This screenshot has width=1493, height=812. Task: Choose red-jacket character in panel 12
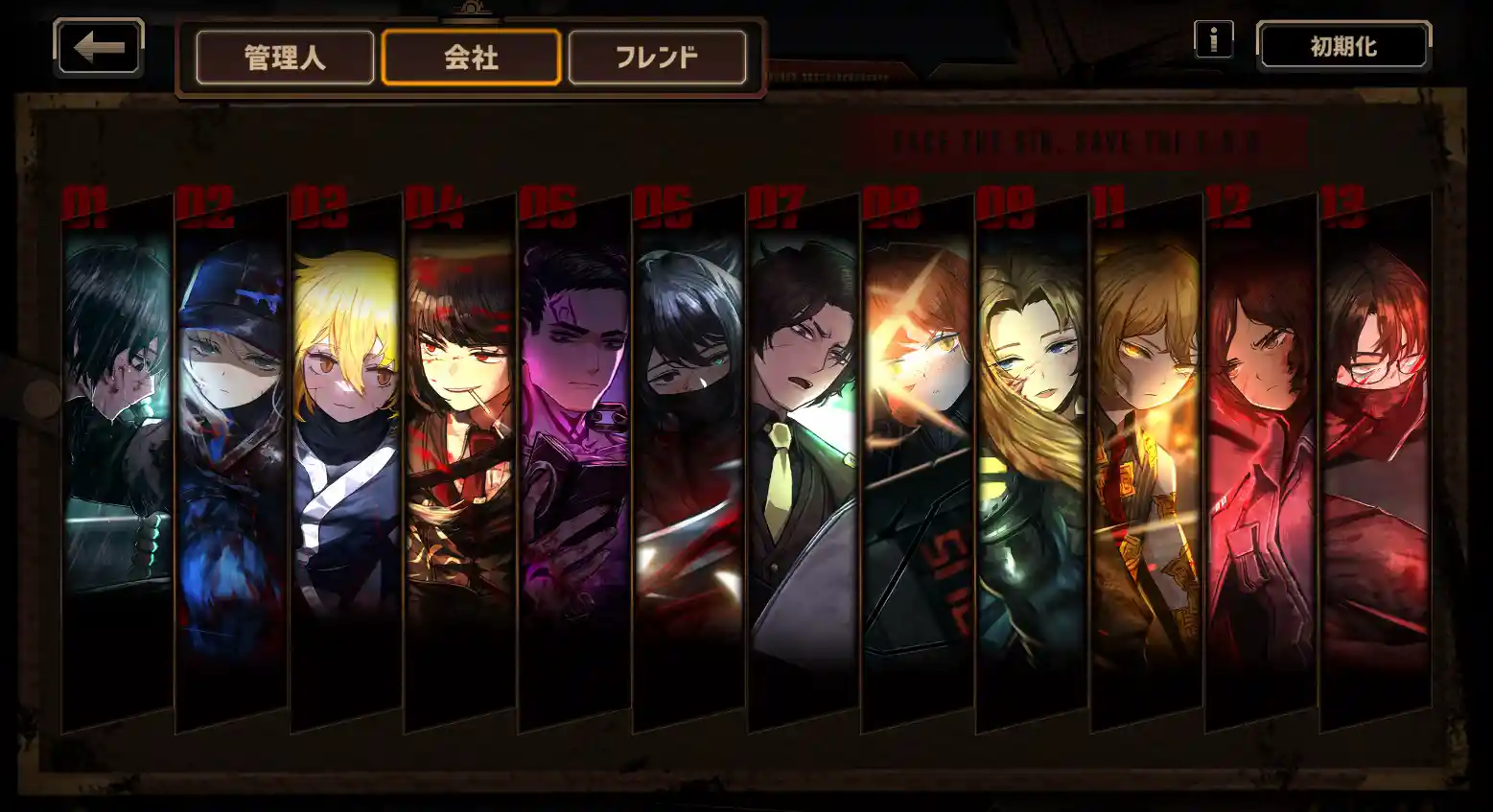click(x=1261, y=431)
